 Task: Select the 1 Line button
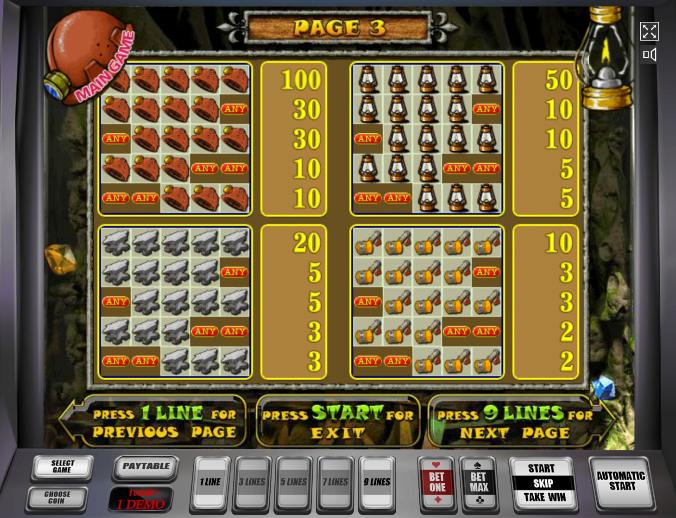pos(210,483)
